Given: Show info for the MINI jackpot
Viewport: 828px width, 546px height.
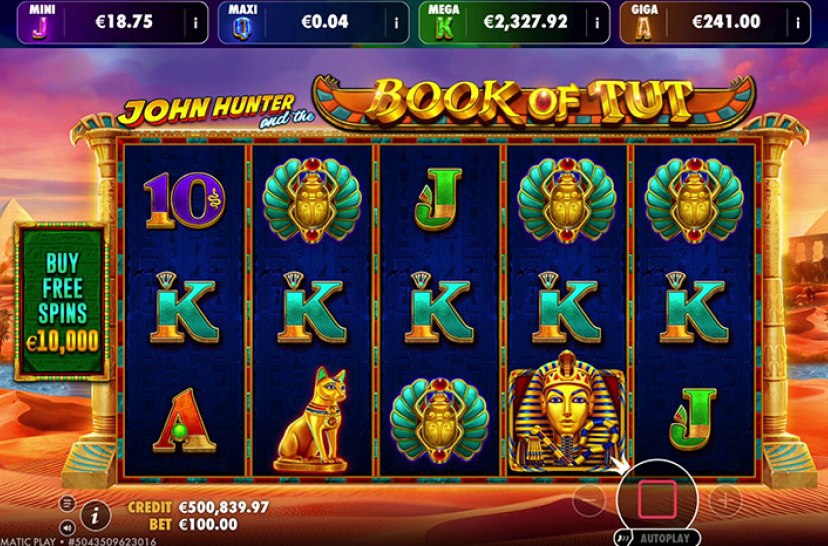Looking at the screenshot, I should click(x=195, y=21).
